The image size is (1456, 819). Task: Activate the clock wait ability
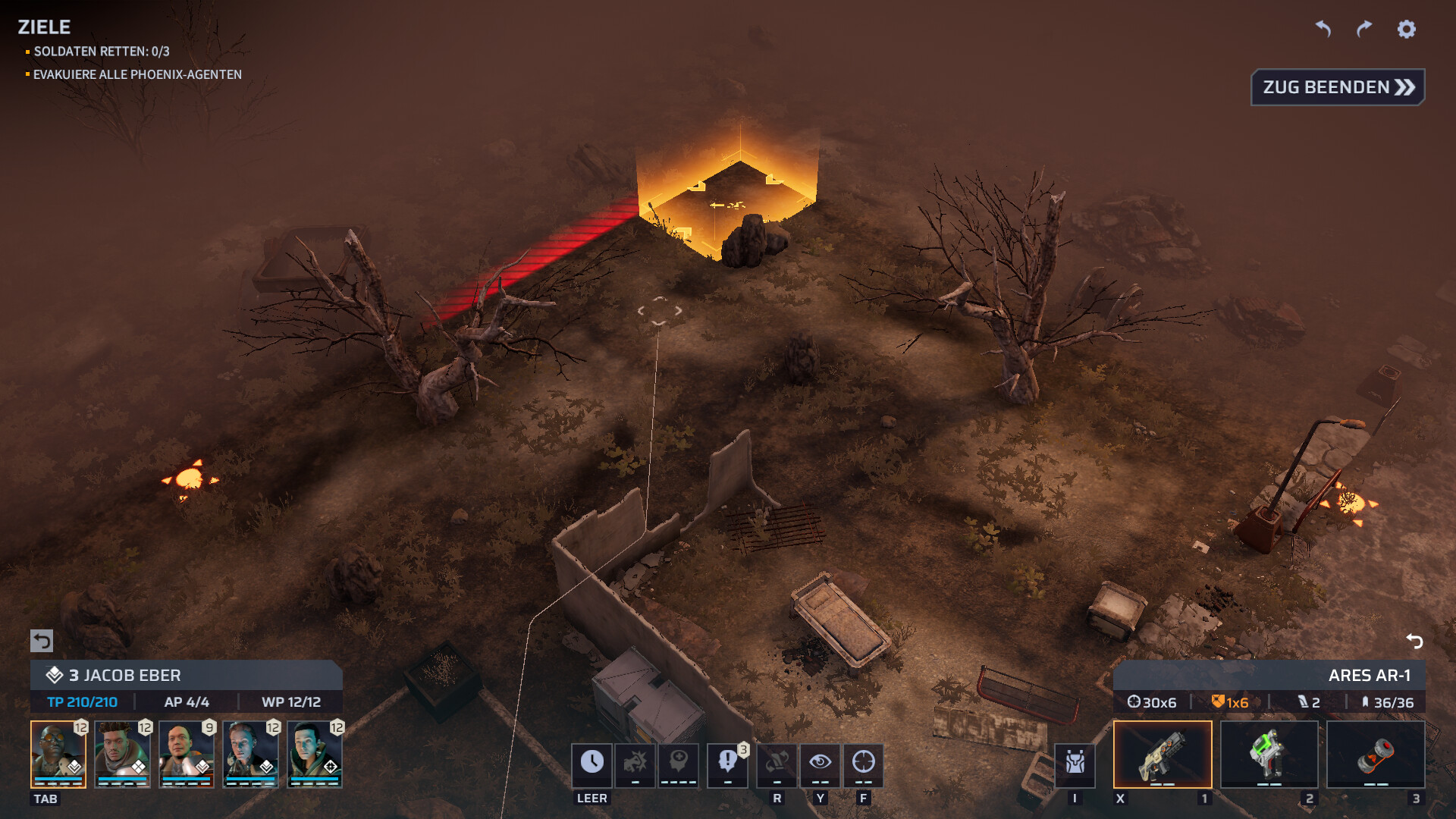[592, 764]
